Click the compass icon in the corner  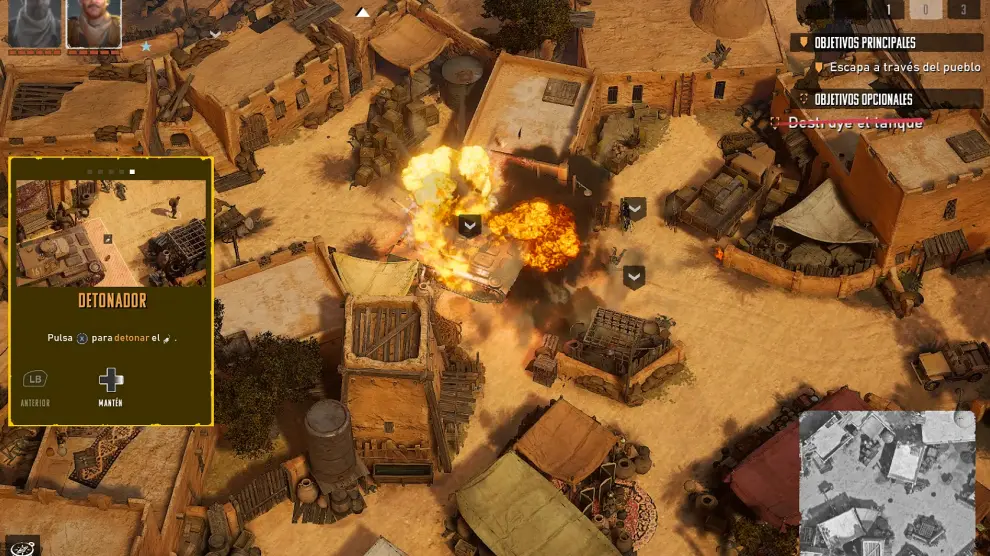[22, 546]
